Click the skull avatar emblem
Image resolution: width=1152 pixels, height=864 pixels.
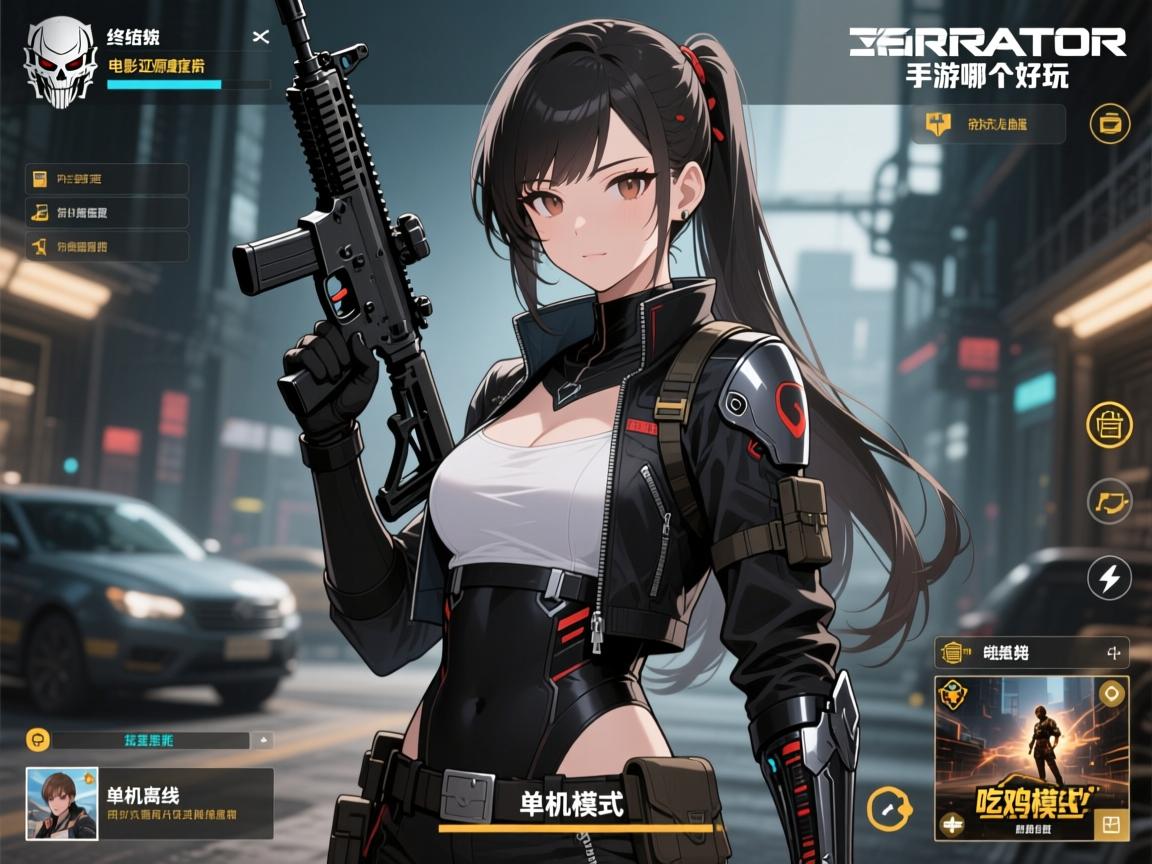(x=61, y=62)
